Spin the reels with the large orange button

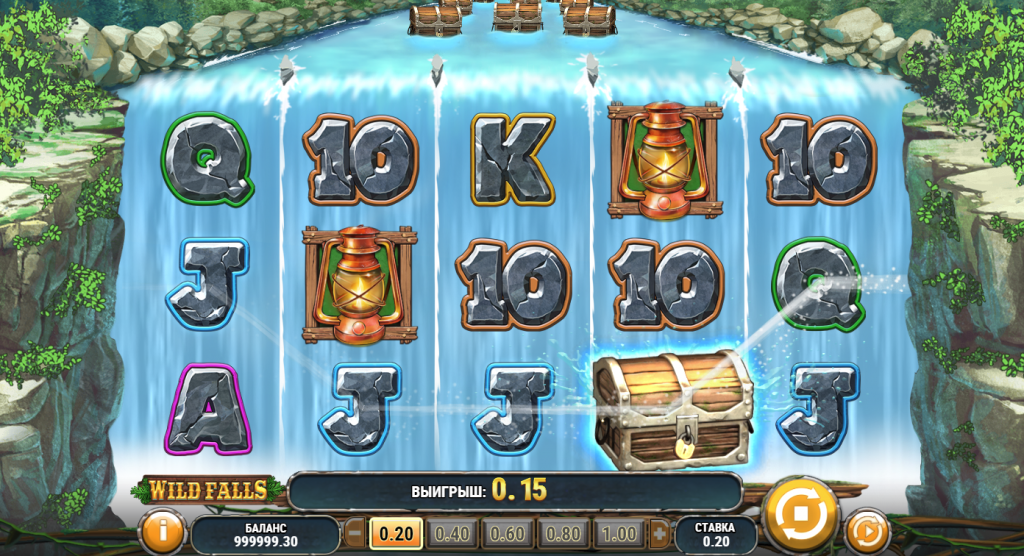click(x=800, y=514)
